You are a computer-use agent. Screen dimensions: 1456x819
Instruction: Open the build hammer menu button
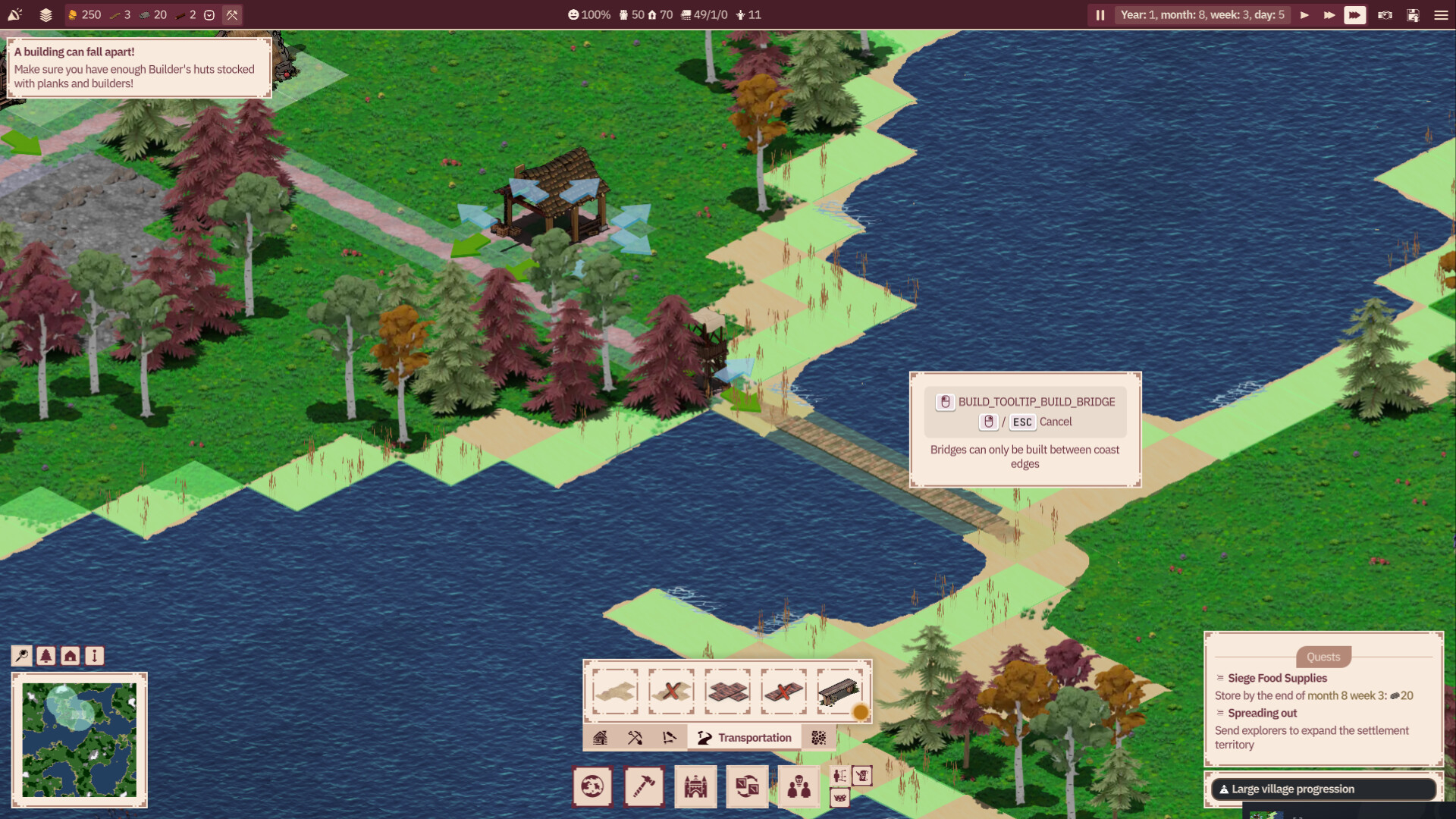click(644, 786)
